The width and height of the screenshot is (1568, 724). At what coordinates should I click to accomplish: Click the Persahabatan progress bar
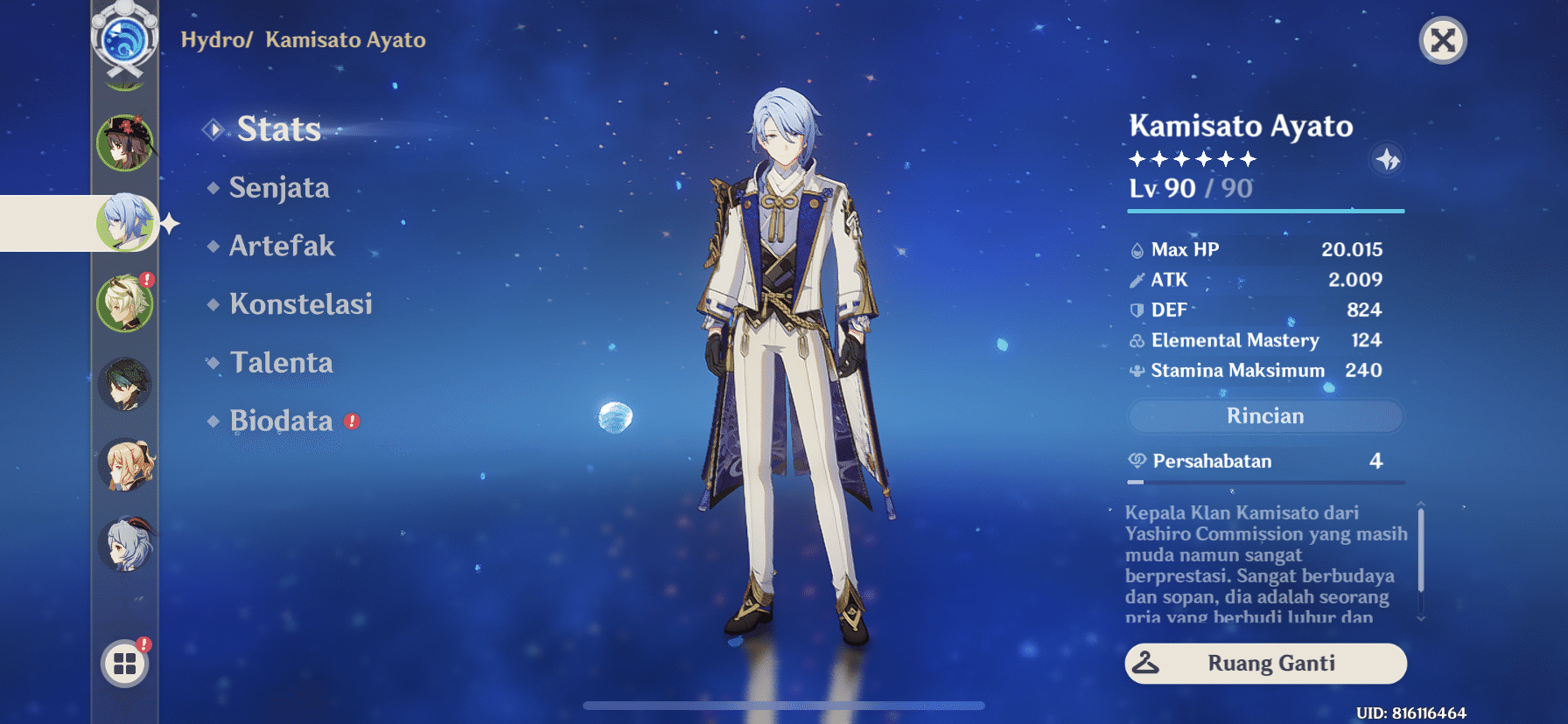tap(1264, 481)
